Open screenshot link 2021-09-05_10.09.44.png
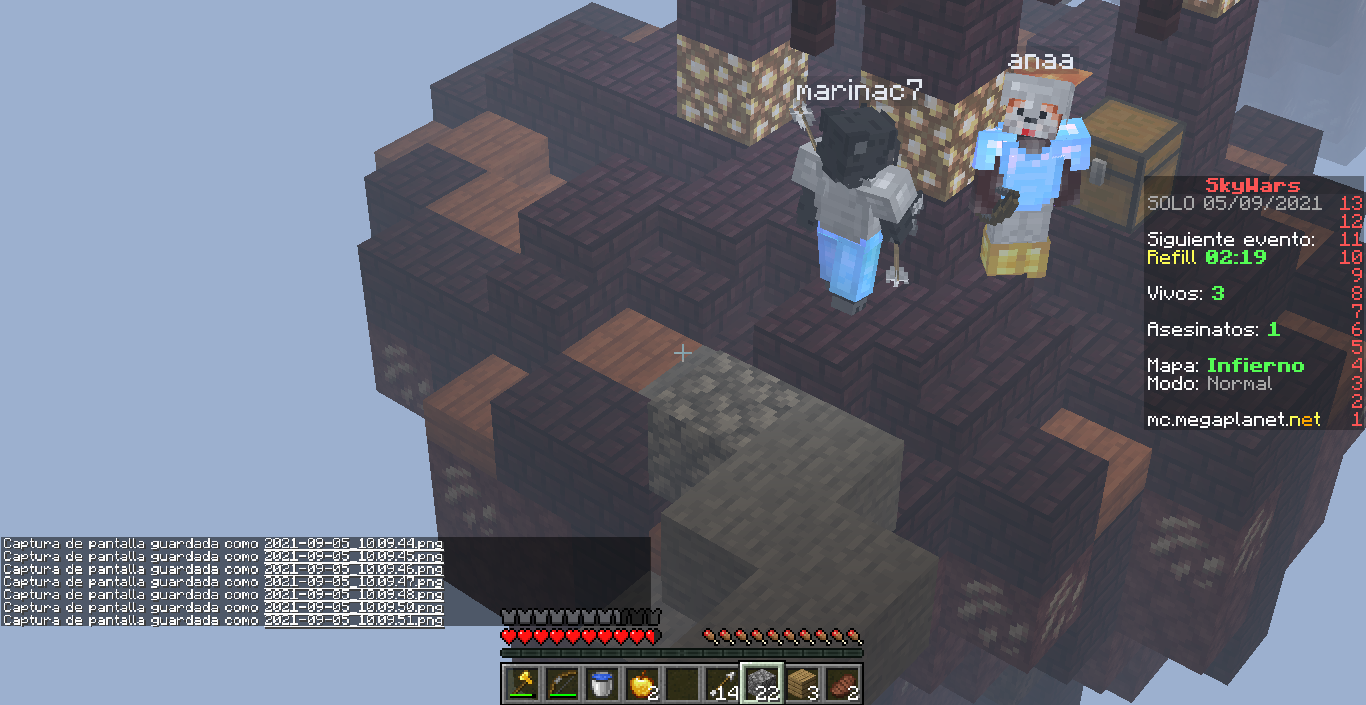This screenshot has height=705, width=1366. coord(353,544)
